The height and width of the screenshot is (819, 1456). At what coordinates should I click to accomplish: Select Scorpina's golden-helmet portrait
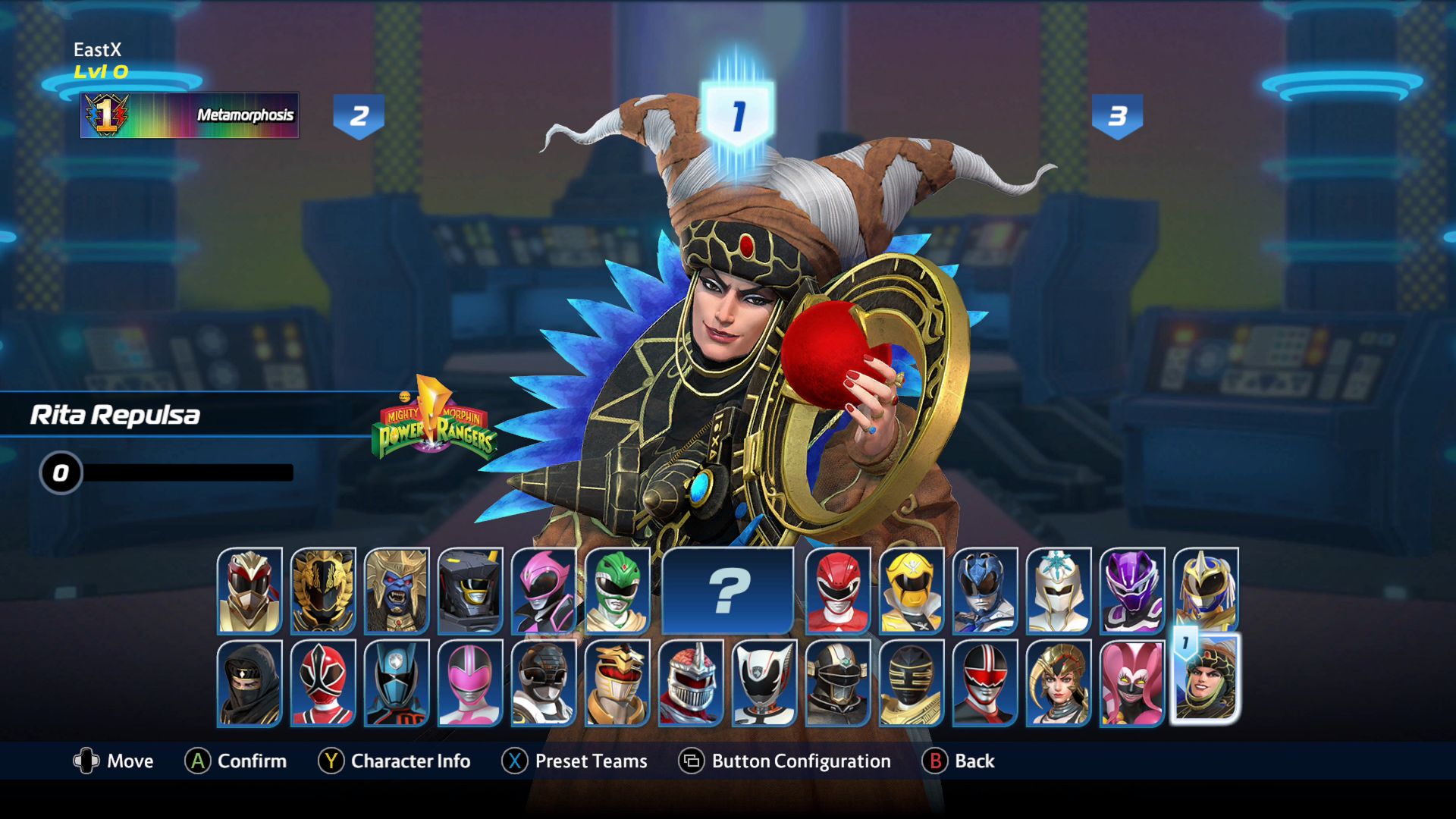[x=1058, y=682]
